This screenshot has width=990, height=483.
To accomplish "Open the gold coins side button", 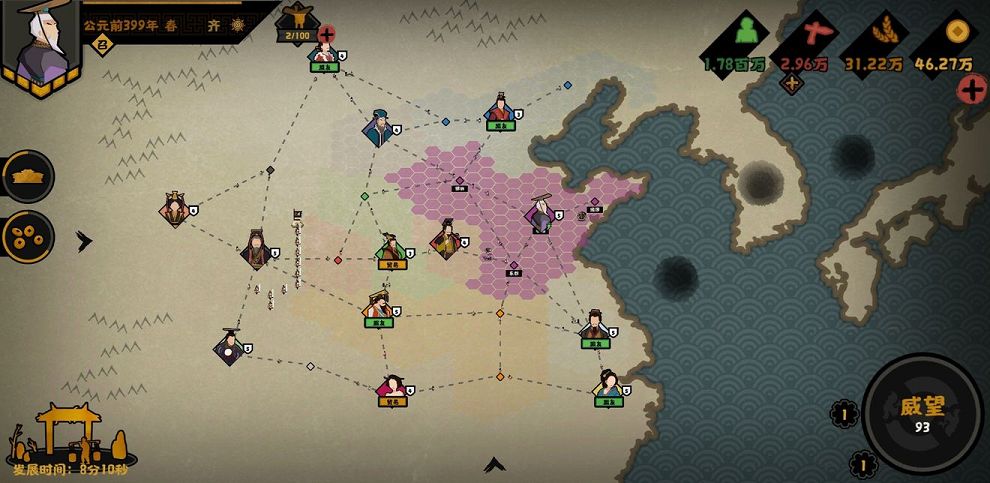I will pyautogui.click(x=27, y=235).
